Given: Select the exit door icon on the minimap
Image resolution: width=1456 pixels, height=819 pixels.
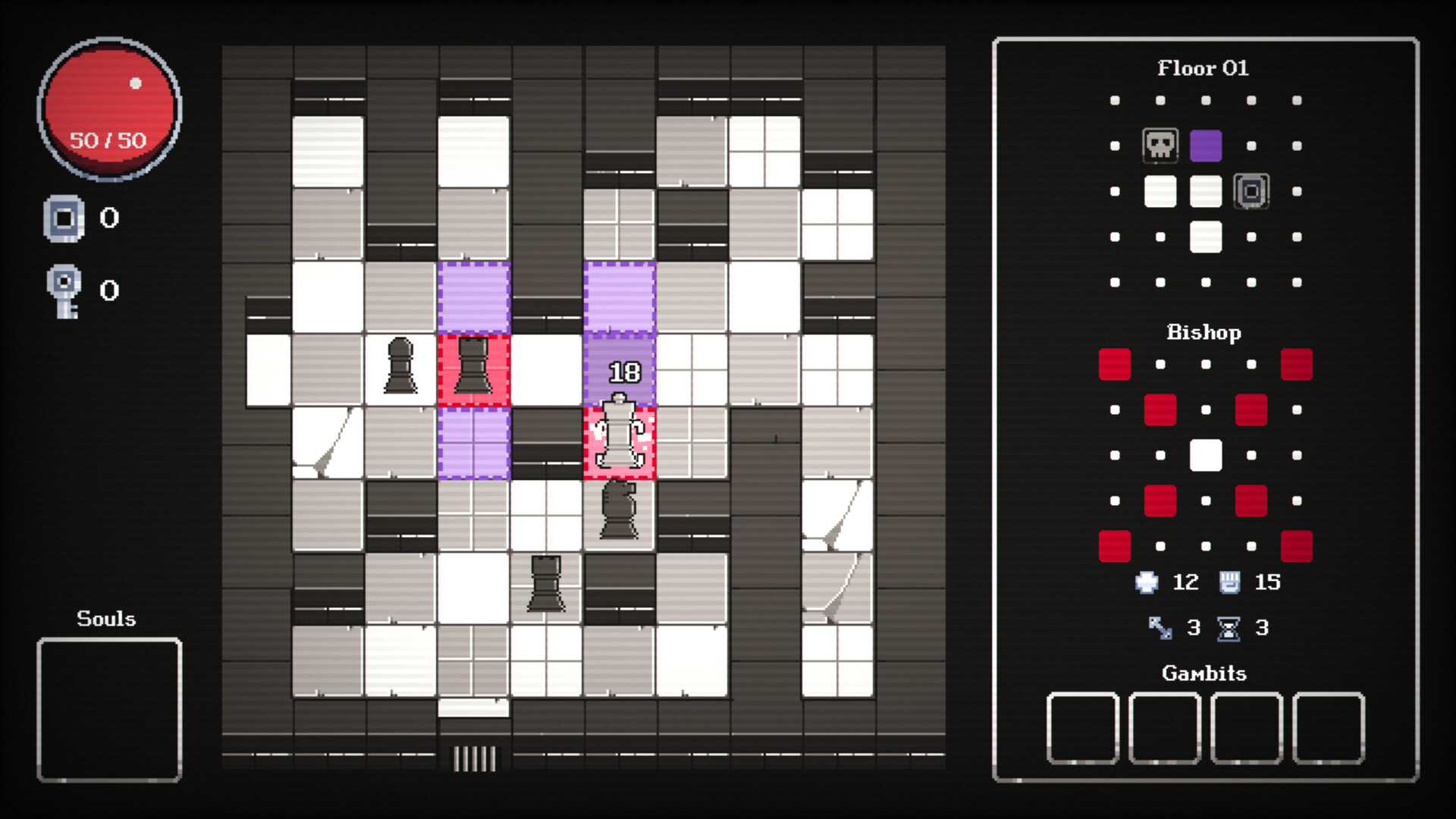Looking at the screenshot, I should (1250, 192).
